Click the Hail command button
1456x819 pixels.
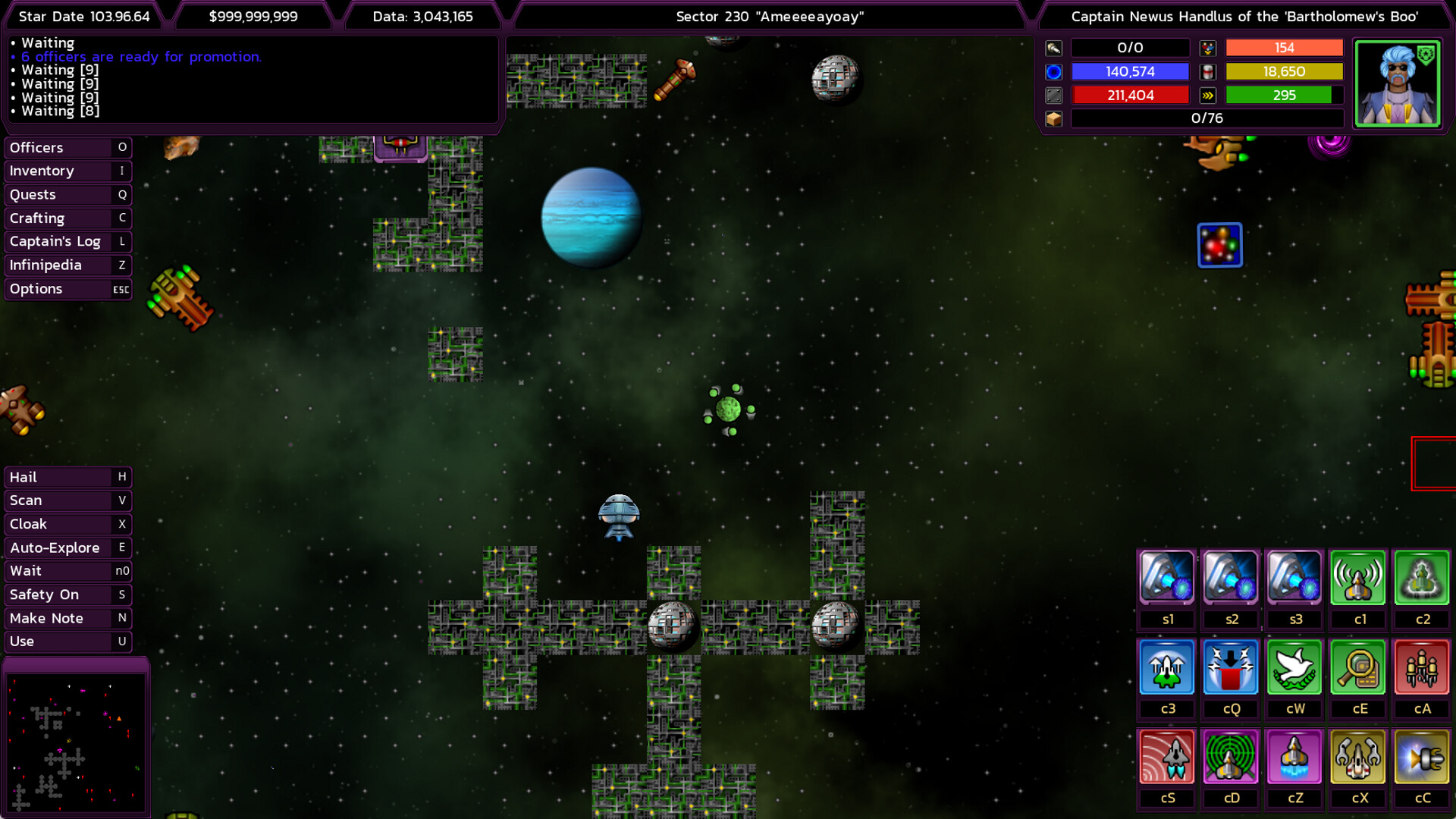click(67, 477)
